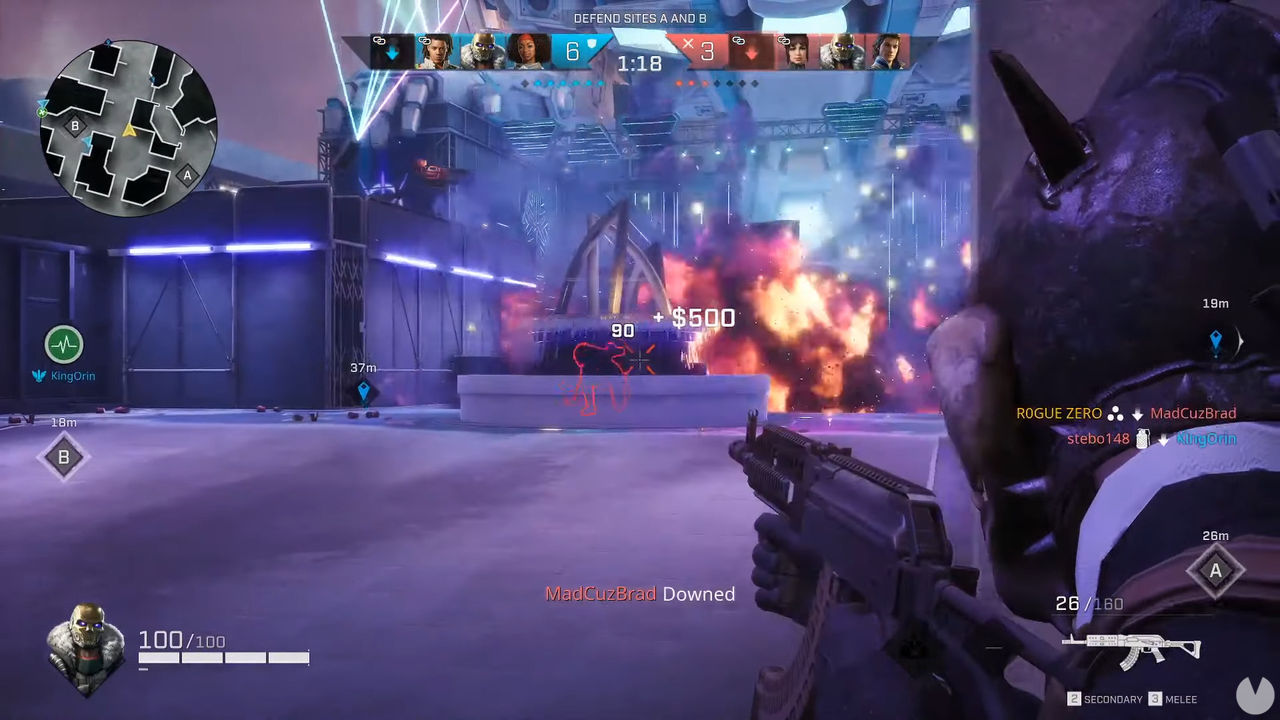
Task: Select the objective A diamond waypoint
Action: 1215,571
